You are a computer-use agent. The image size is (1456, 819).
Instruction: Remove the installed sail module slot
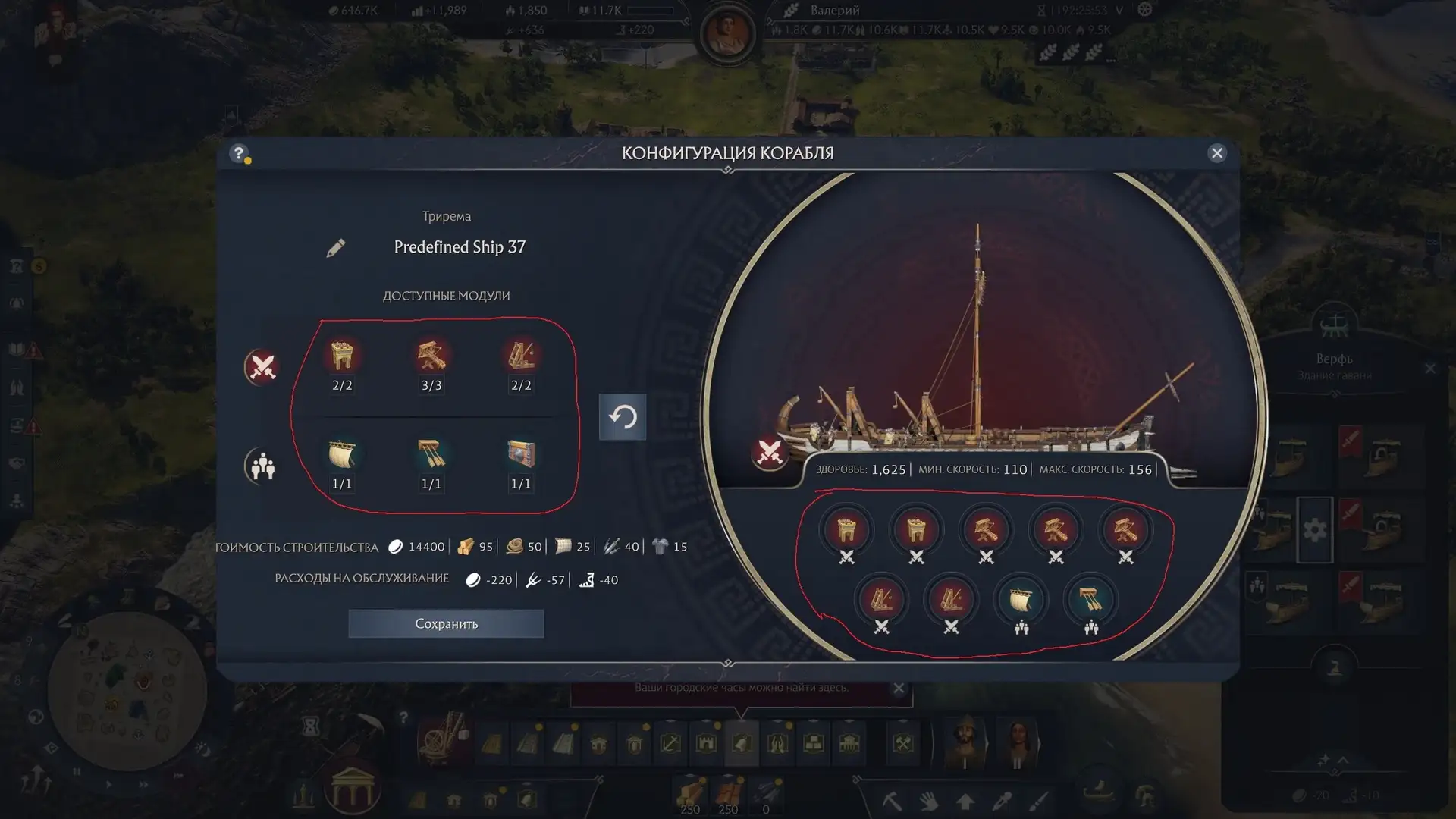click(x=1021, y=601)
